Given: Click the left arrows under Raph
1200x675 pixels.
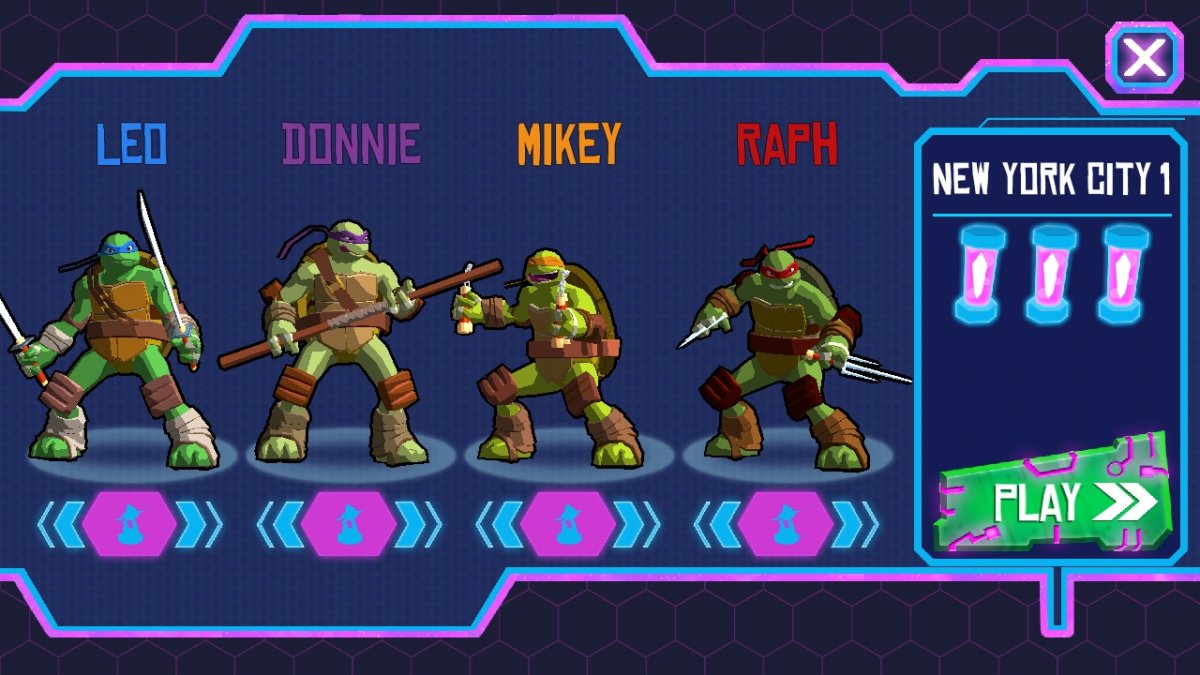Looking at the screenshot, I should pos(716,524).
